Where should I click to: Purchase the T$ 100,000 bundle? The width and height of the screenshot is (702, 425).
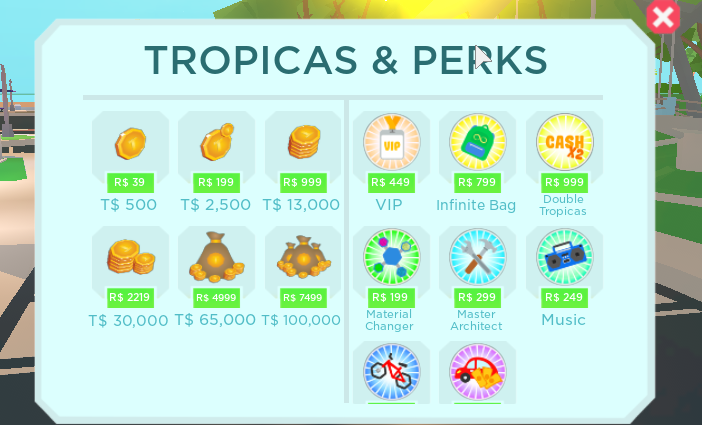[x=302, y=297]
